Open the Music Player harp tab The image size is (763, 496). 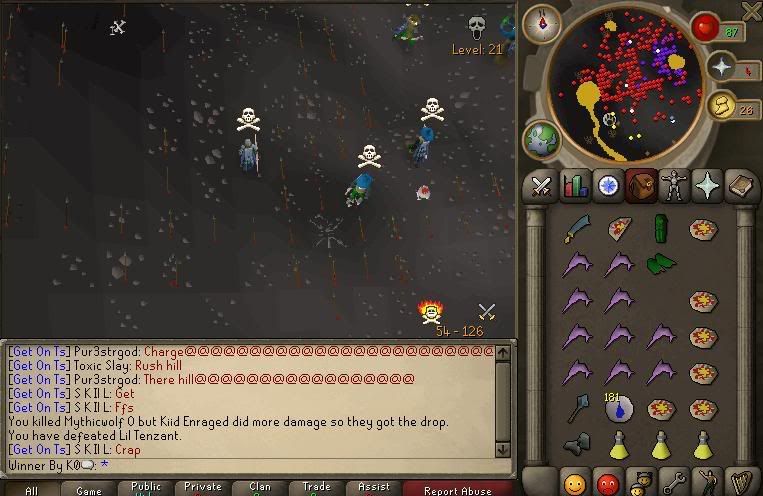coord(742,482)
